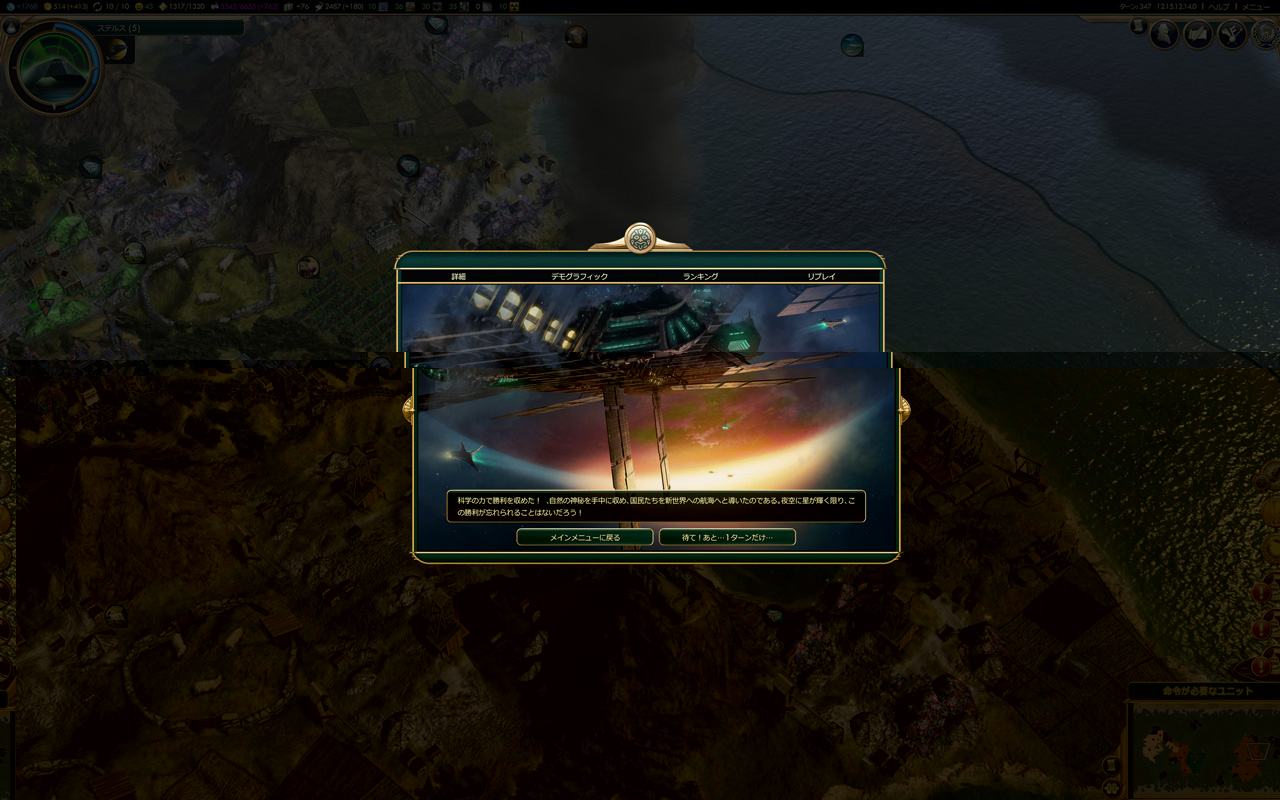
Task: Choose "待て！あと…1ターンだけ…" to keep playing
Action: point(727,537)
